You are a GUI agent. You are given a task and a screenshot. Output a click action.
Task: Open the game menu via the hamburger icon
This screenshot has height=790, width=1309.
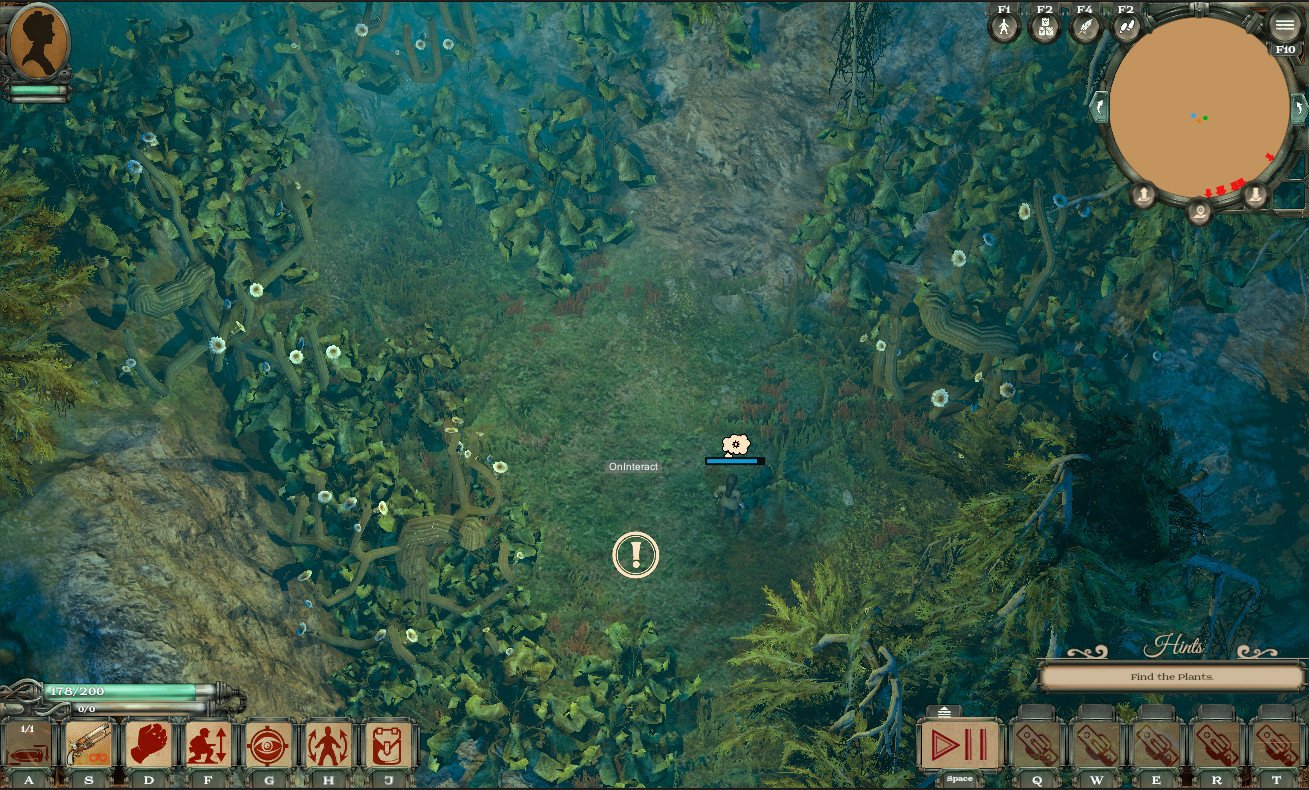click(x=1284, y=25)
